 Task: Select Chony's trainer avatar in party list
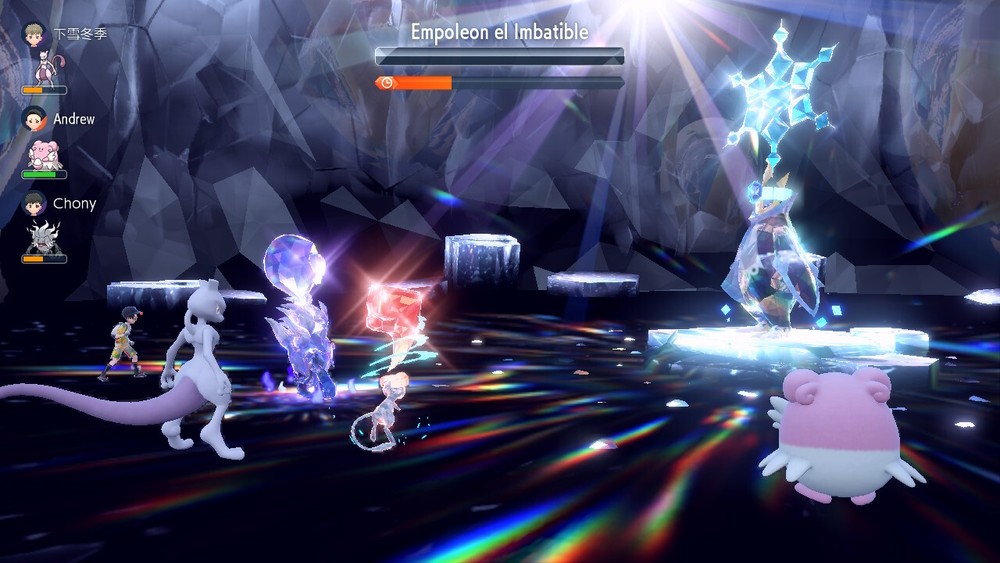36,203
